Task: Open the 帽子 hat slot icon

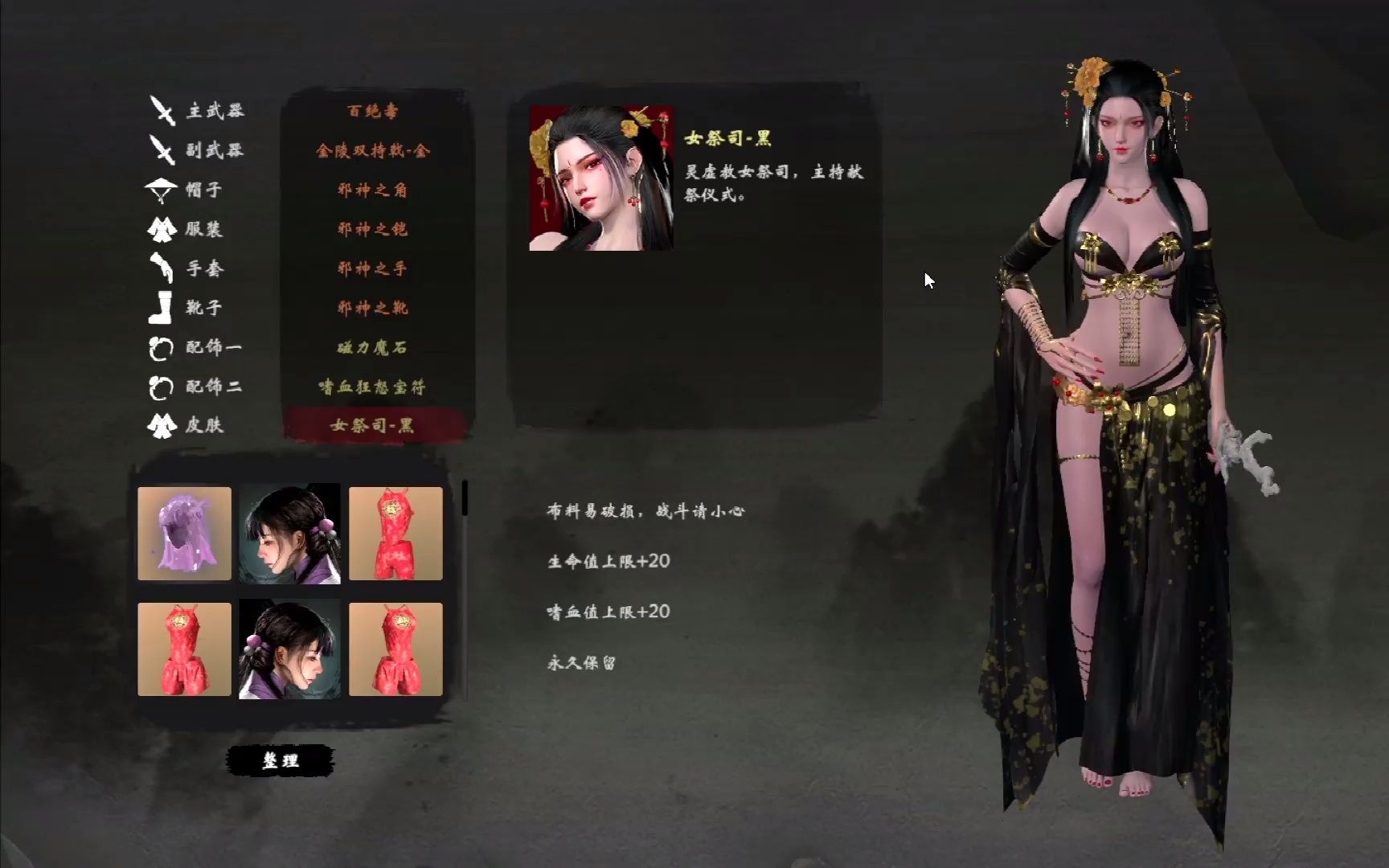Action: pos(161,190)
